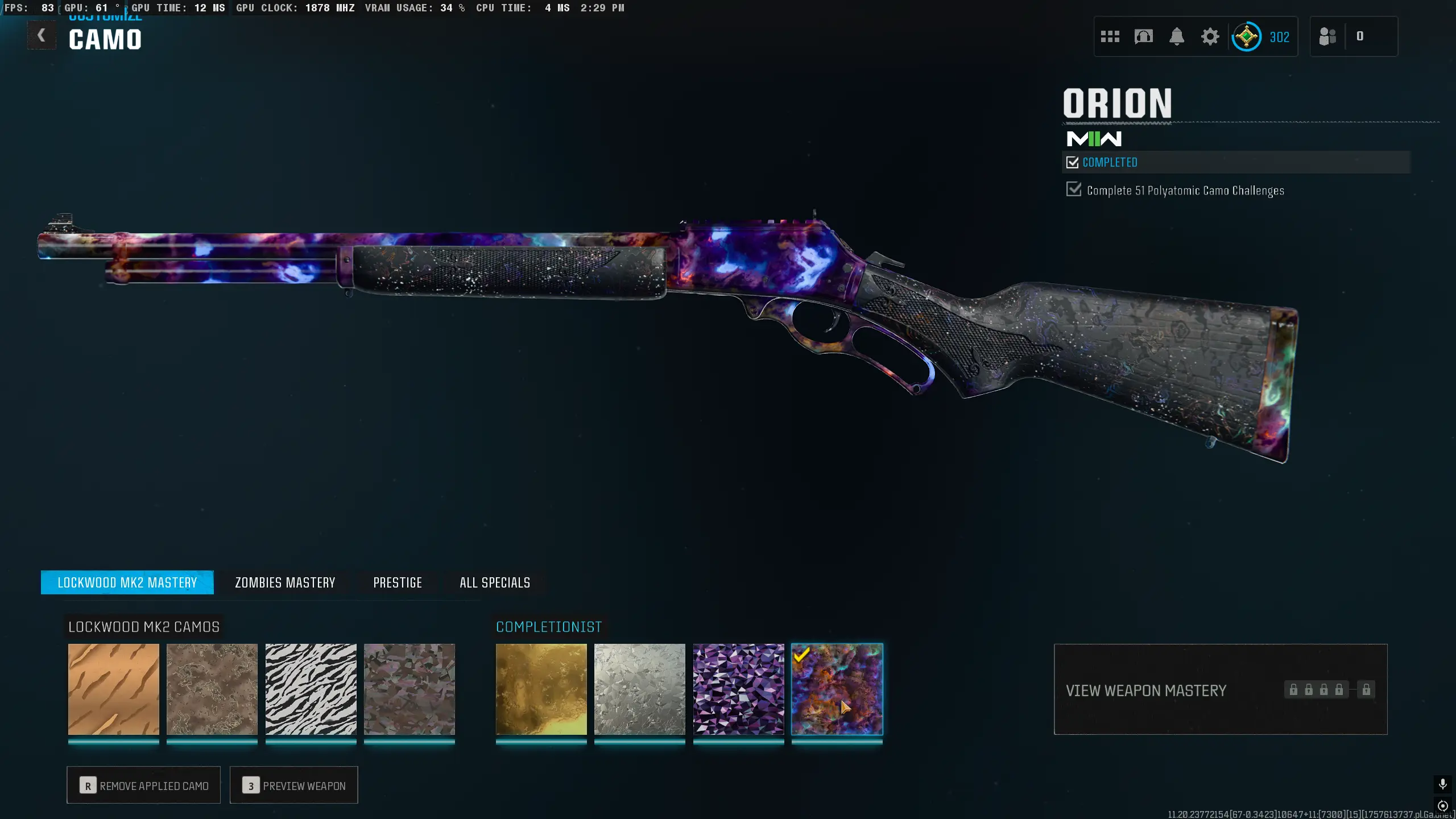Select the brown topographic camo swatch
Image resolution: width=1456 pixels, height=819 pixels.
click(212, 689)
